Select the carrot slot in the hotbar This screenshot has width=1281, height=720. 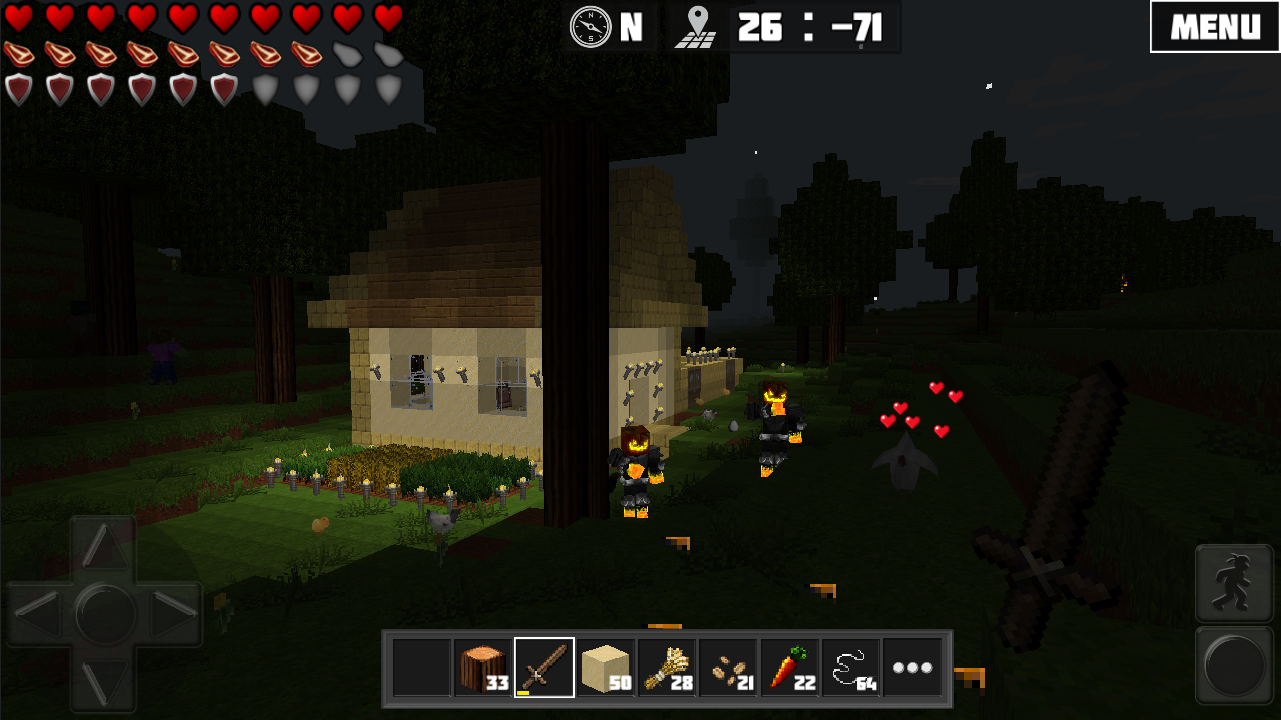[x=790, y=666]
